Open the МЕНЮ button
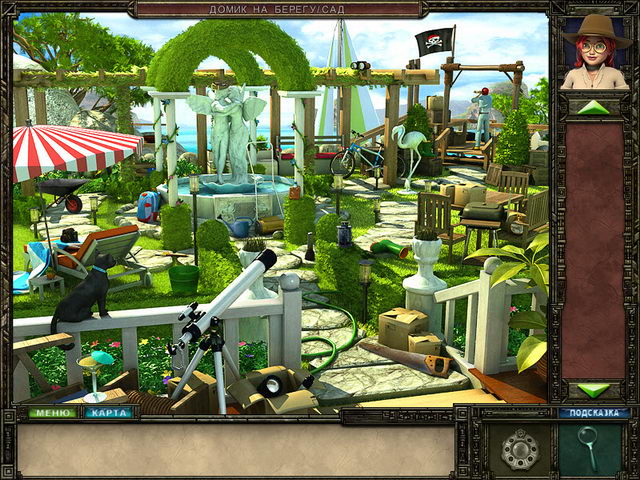The width and height of the screenshot is (640, 480). pos(52,412)
